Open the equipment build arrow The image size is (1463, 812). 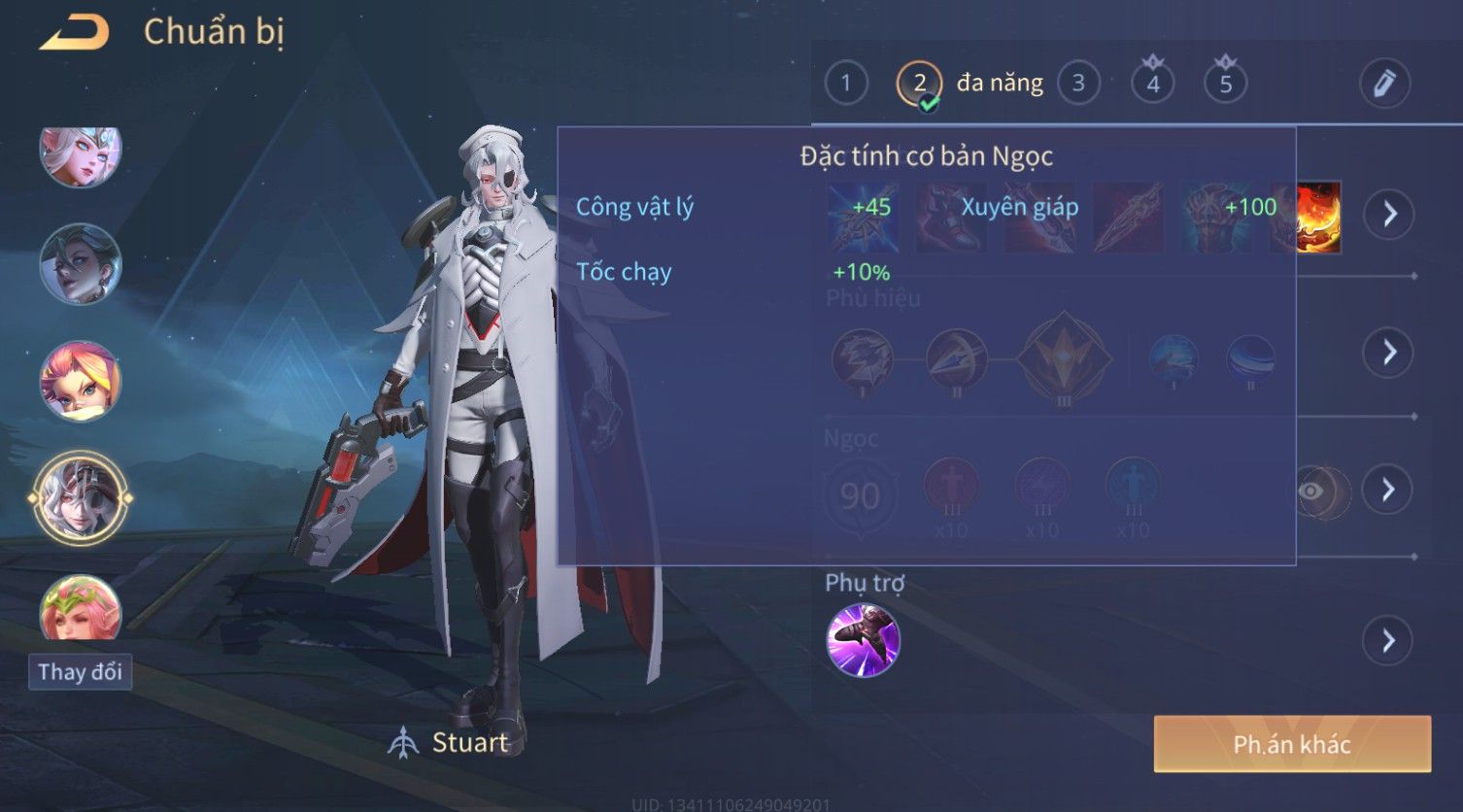tap(1388, 214)
